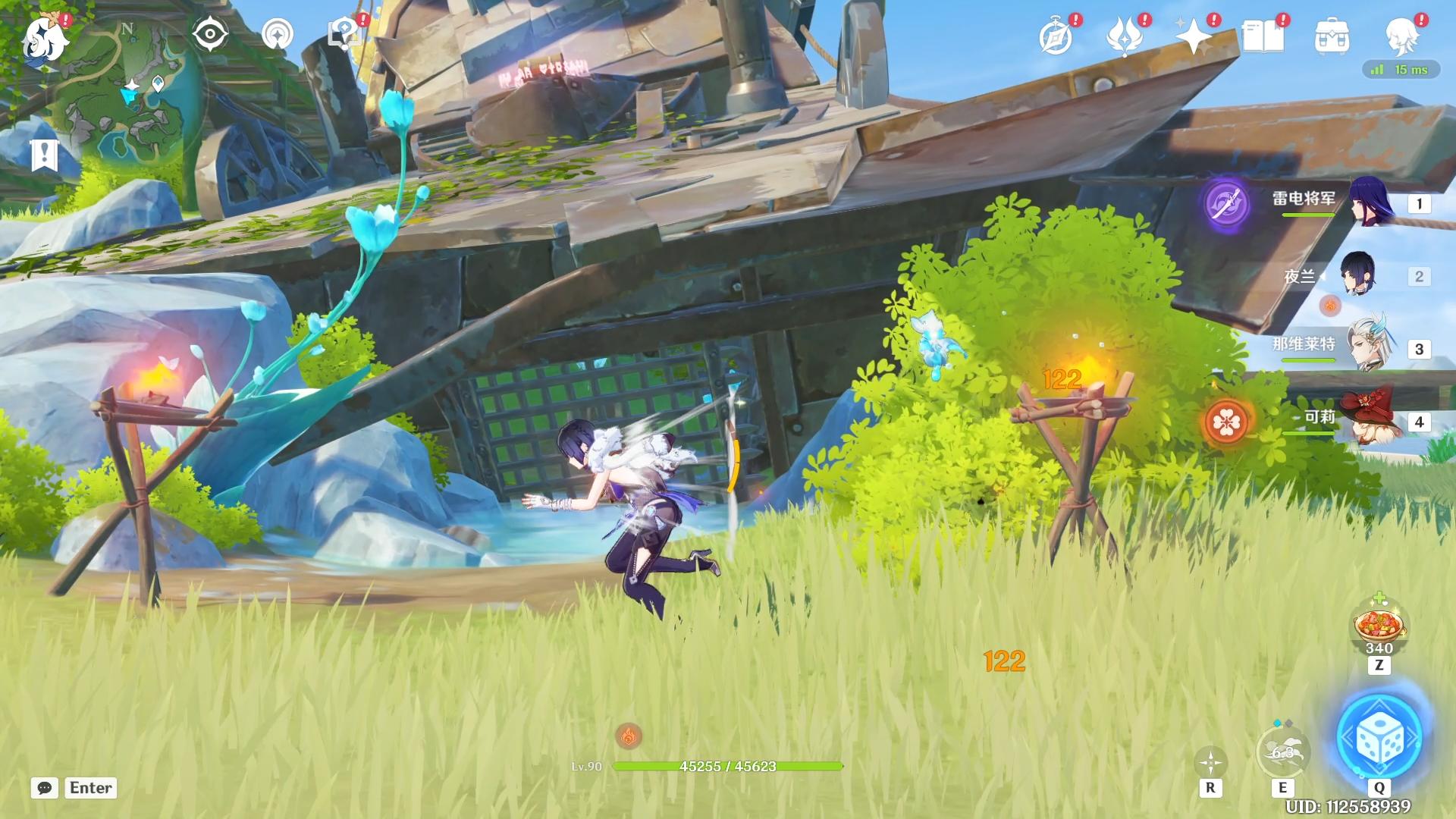Open the chat box
Image resolution: width=1456 pixels, height=819 pixels.
pos(45,788)
